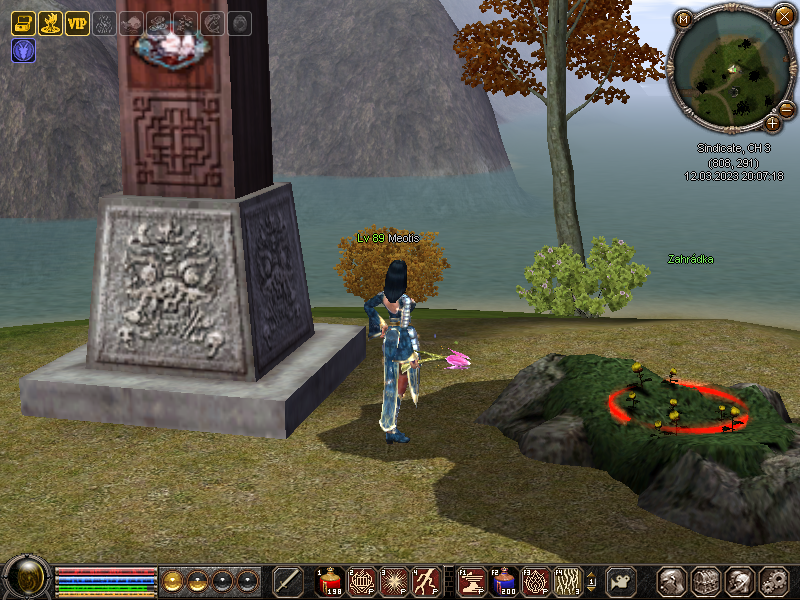Viewport: 800px width, 600px height.
Task: Open the inventory chest icon
Action: coord(705,581)
